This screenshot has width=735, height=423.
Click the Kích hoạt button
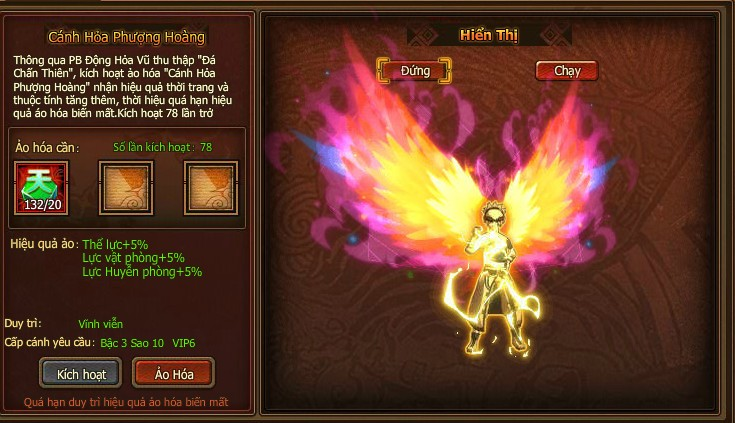[81, 372]
